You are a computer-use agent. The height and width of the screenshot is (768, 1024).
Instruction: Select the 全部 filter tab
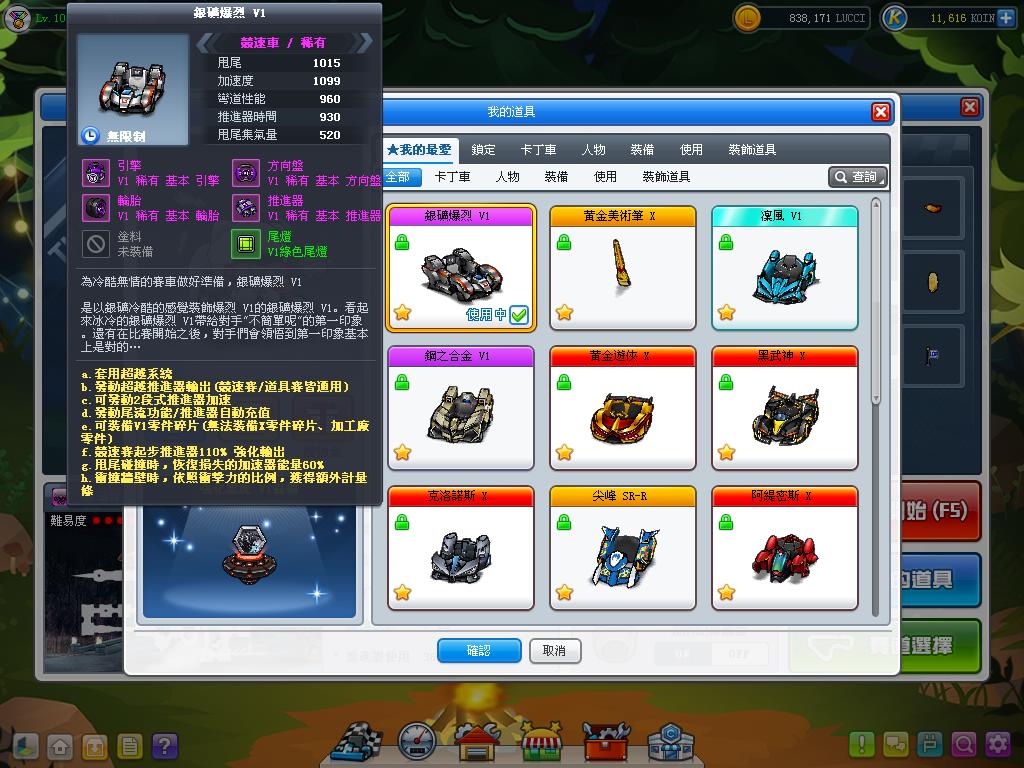[x=397, y=177]
